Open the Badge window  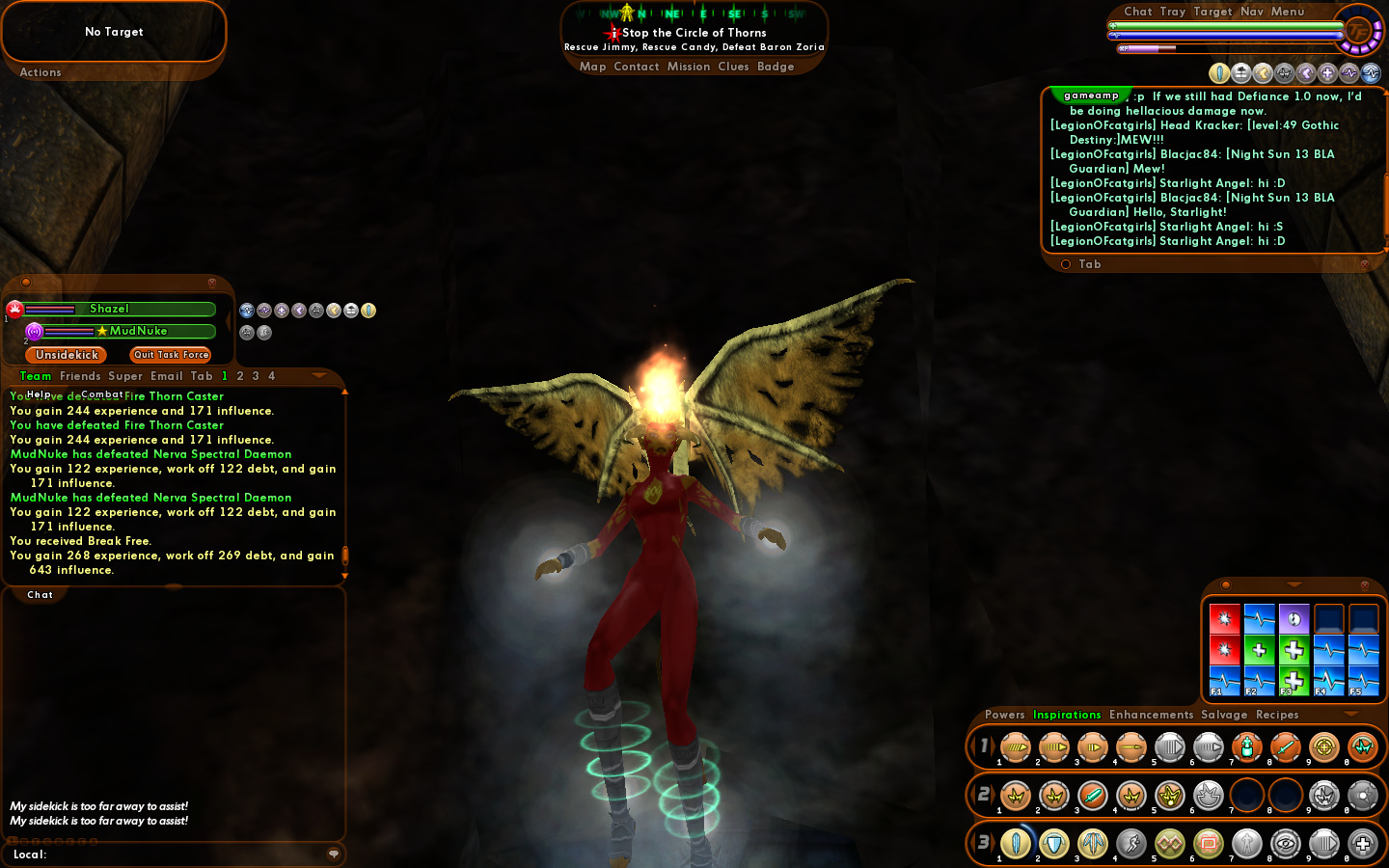[x=776, y=67]
